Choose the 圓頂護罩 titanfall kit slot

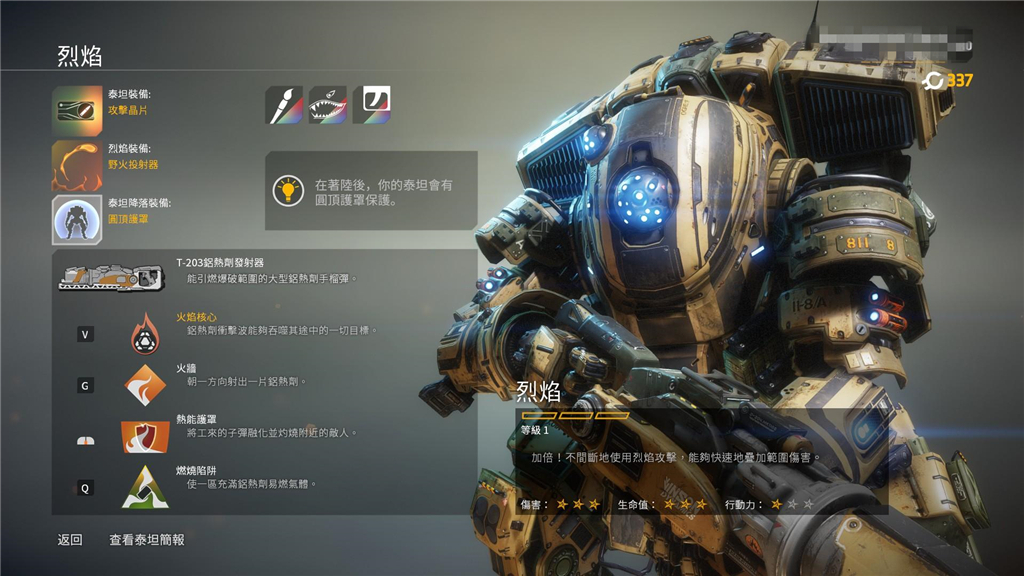(x=77, y=220)
